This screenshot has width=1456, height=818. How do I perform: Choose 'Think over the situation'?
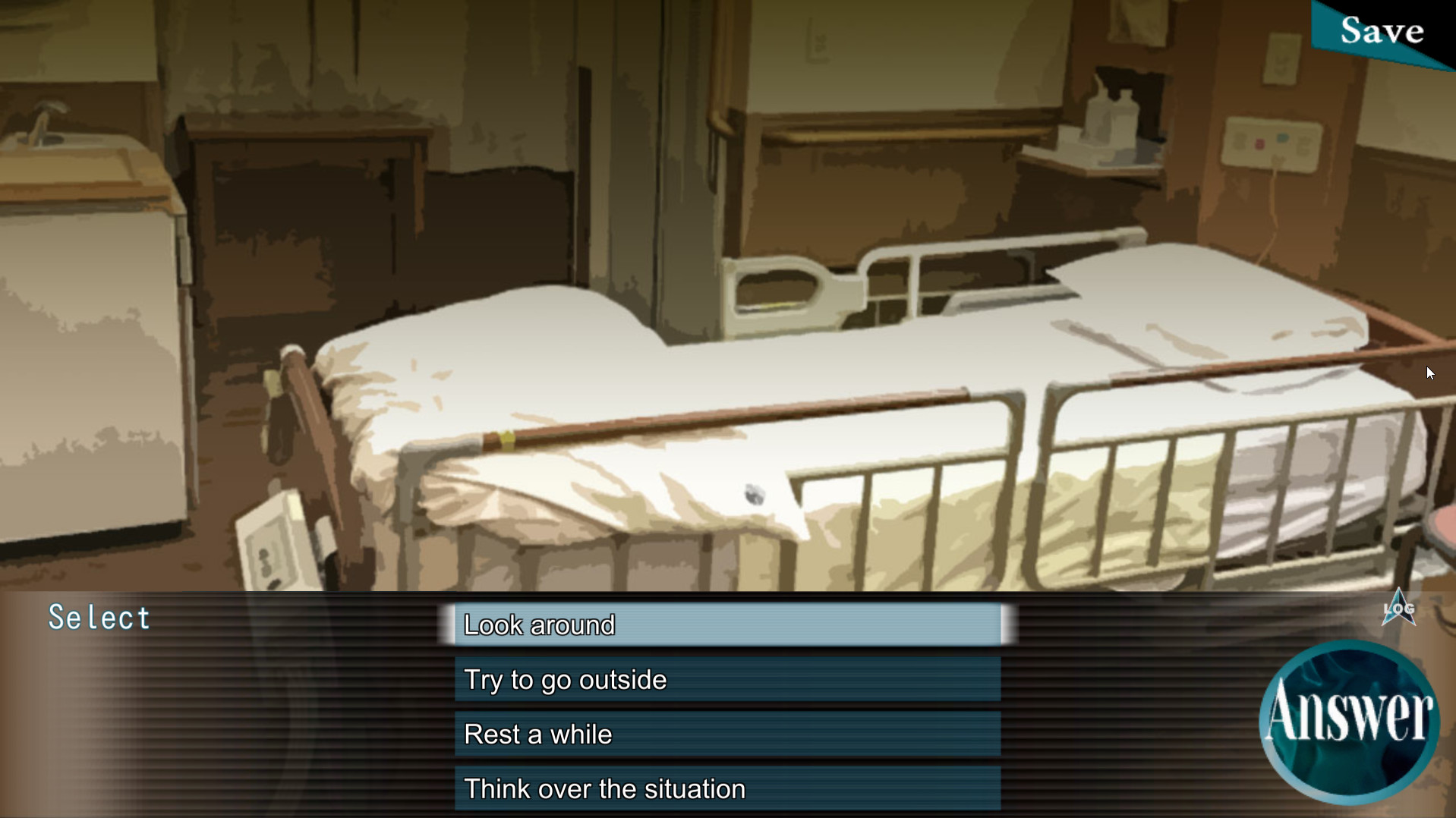726,788
